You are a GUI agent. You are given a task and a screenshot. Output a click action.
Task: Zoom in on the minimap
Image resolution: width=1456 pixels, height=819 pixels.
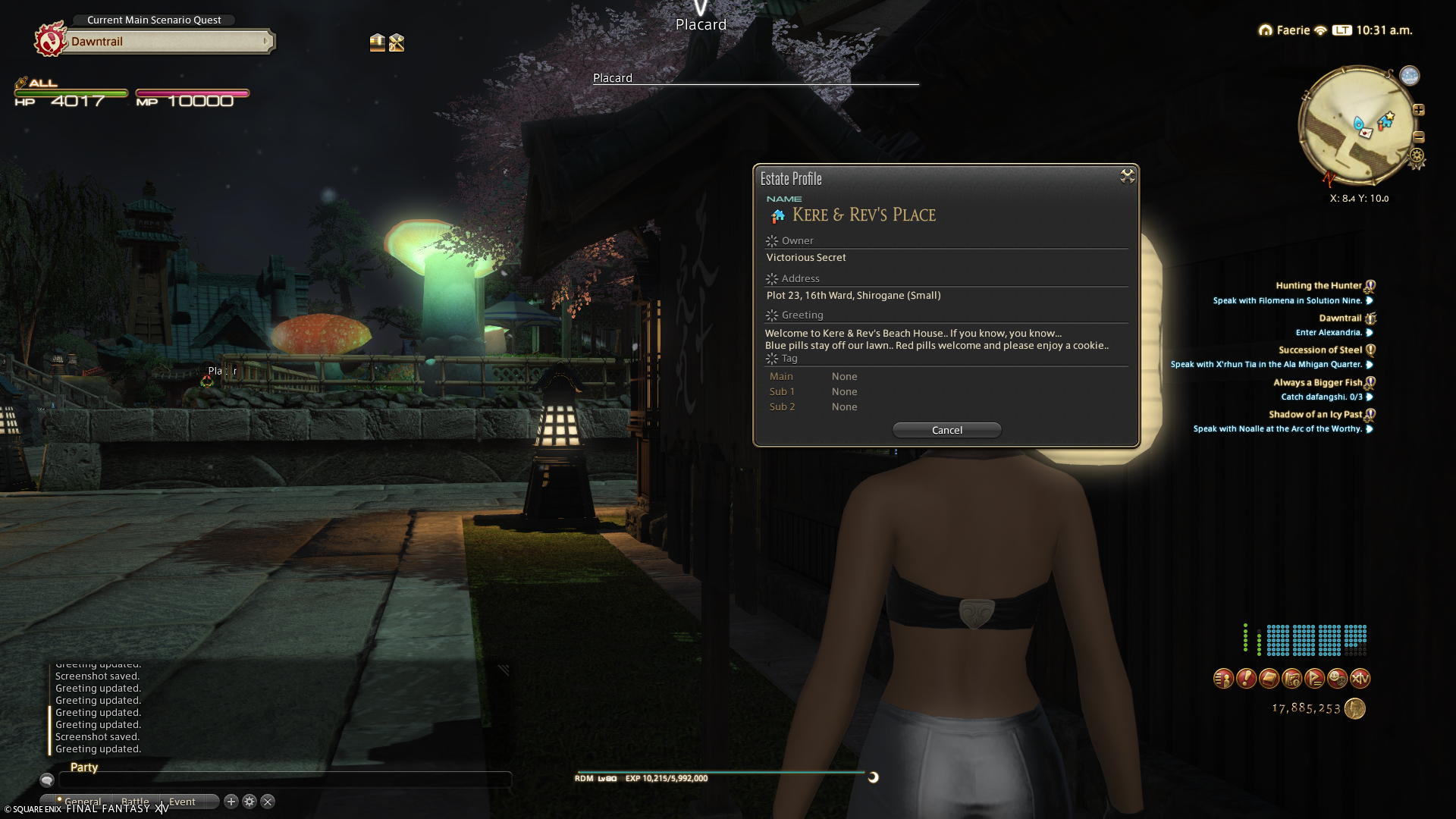pyautogui.click(x=1419, y=111)
